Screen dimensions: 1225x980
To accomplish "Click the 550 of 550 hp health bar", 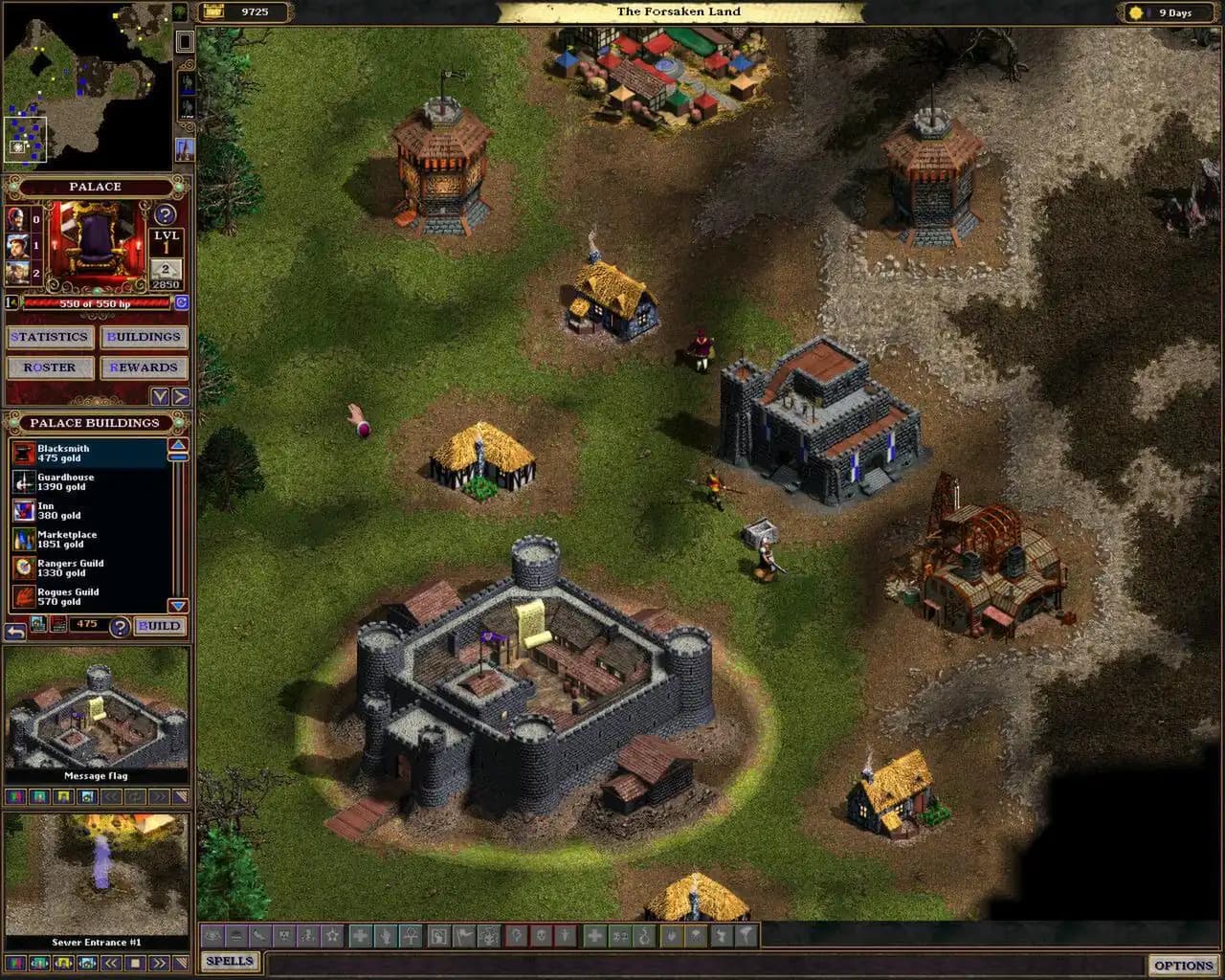I will (96, 302).
